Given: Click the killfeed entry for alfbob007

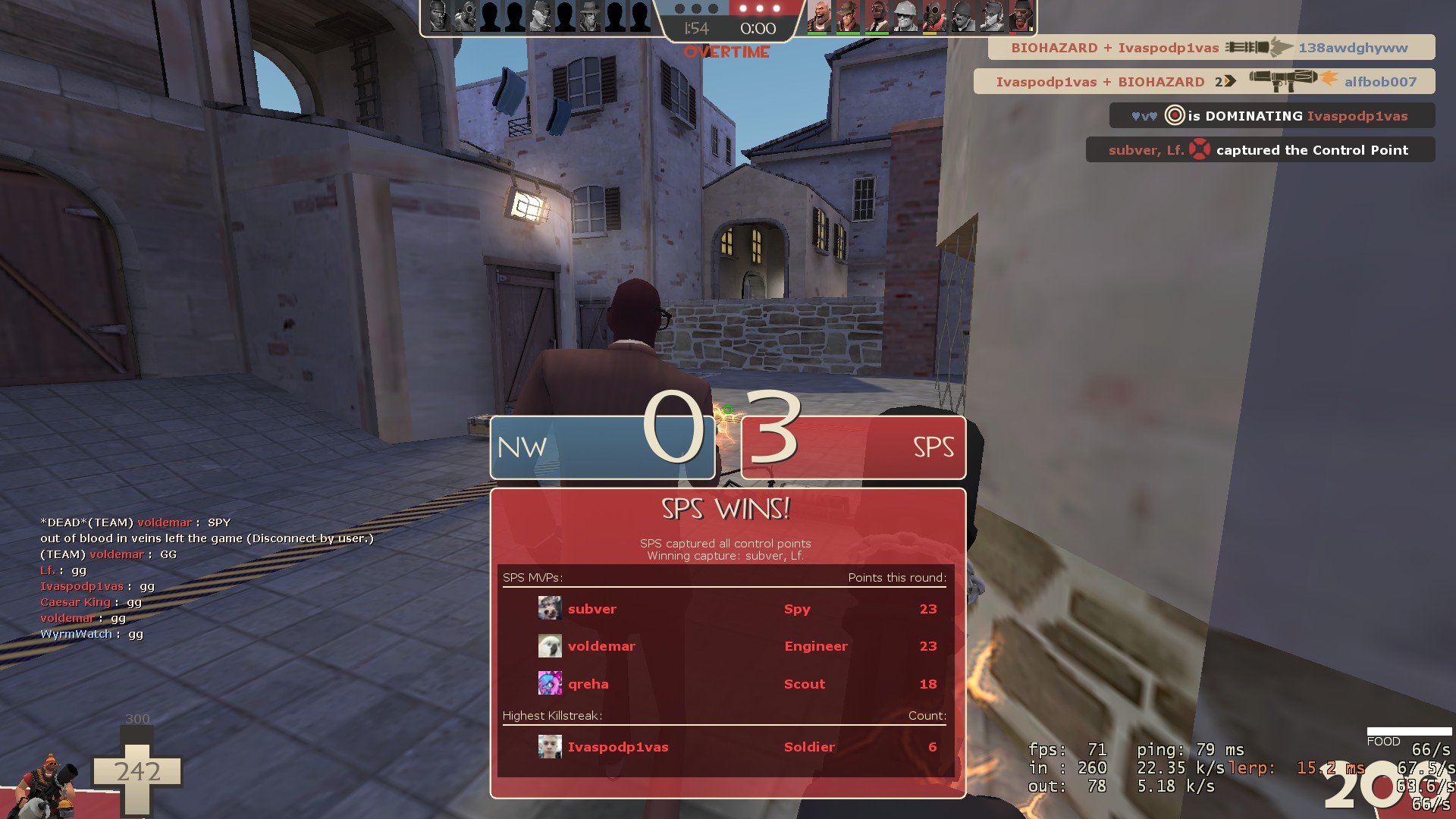Looking at the screenshot, I should click(x=1204, y=82).
